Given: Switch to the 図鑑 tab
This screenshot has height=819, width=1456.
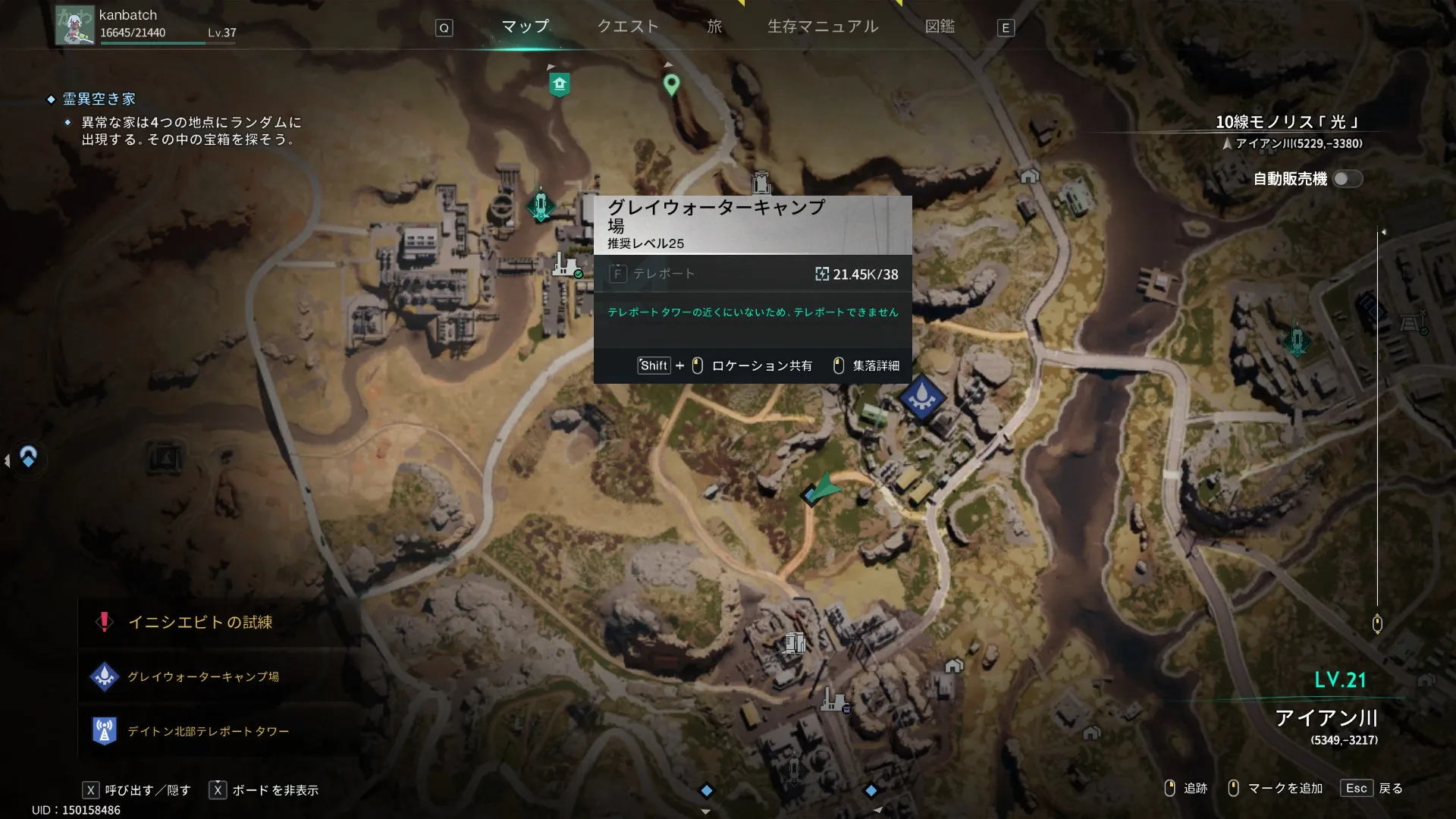Looking at the screenshot, I should coord(940,27).
